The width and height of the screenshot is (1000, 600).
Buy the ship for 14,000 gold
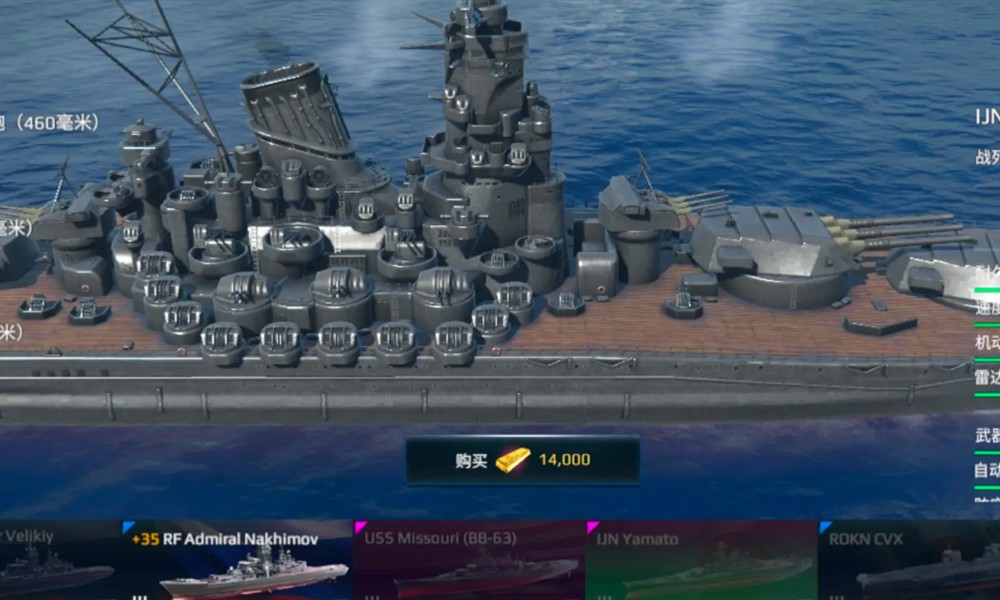click(x=522, y=460)
